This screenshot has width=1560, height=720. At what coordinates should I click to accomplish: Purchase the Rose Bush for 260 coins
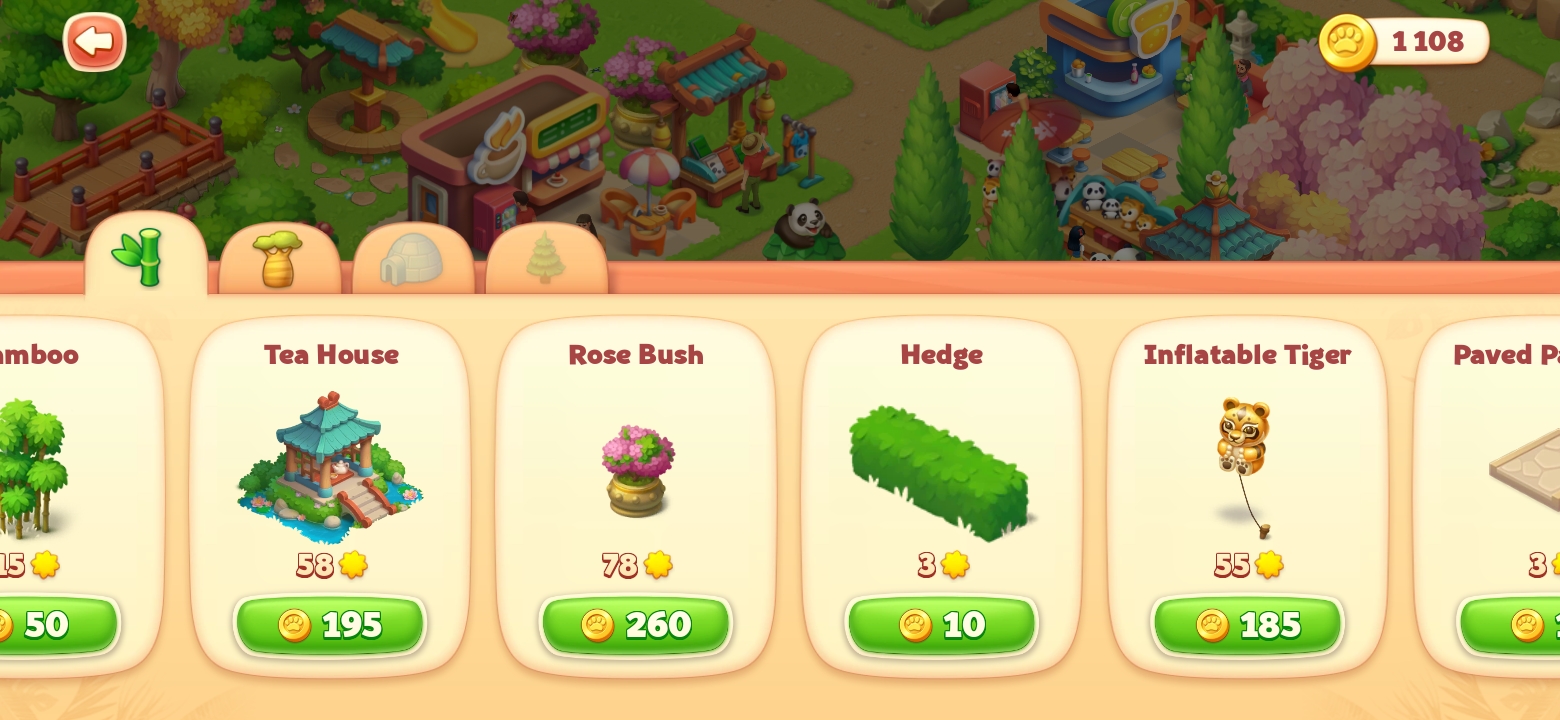[636, 625]
